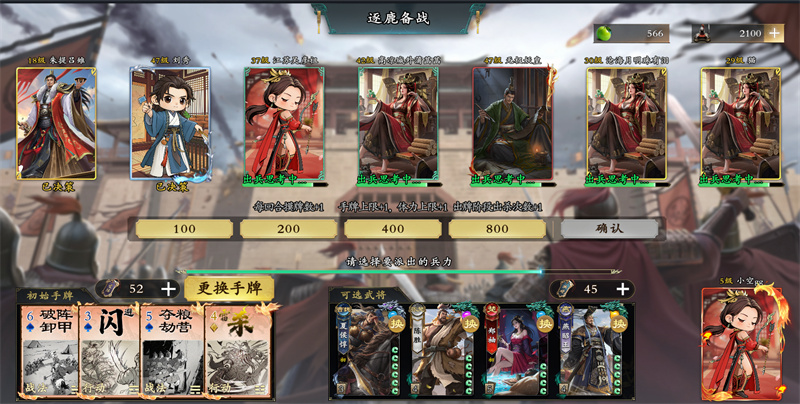Inspect opponent 刘秀's portrait card
800x404 pixels.
click(x=169, y=122)
